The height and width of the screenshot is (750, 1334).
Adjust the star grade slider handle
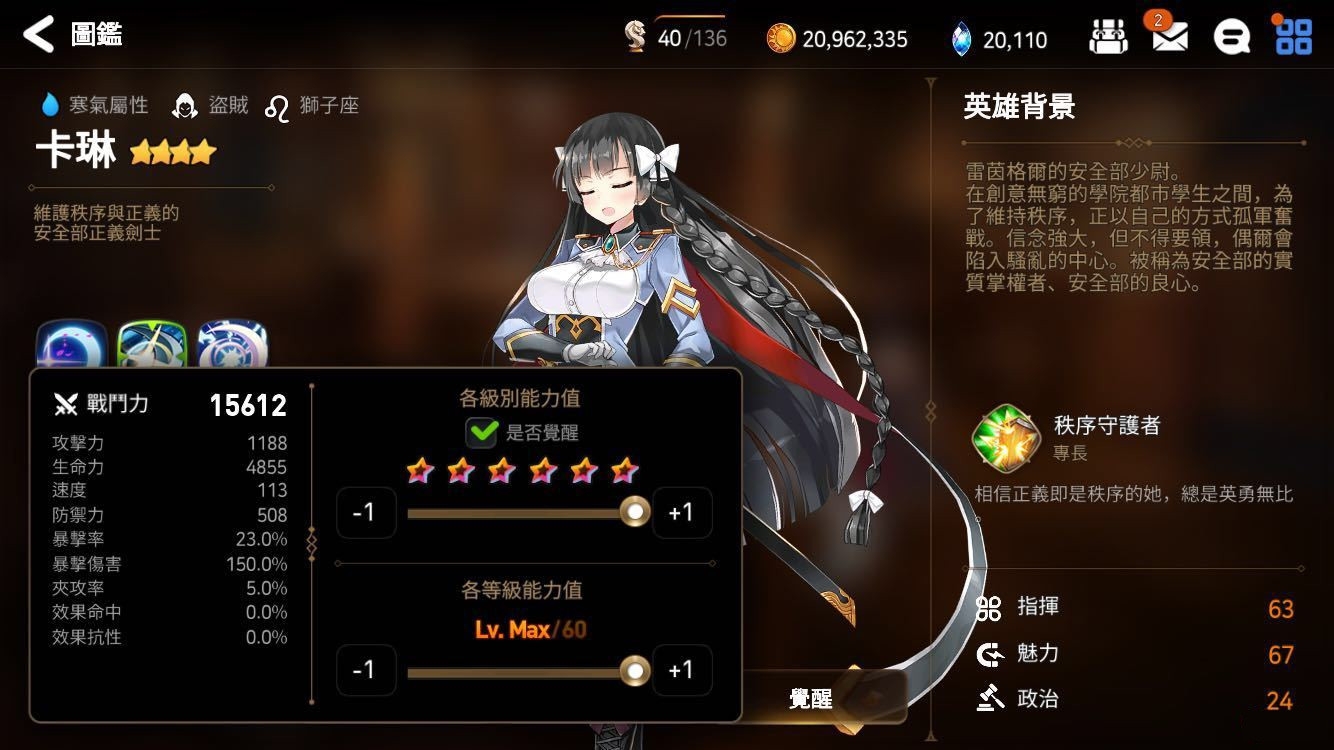click(x=634, y=512)
